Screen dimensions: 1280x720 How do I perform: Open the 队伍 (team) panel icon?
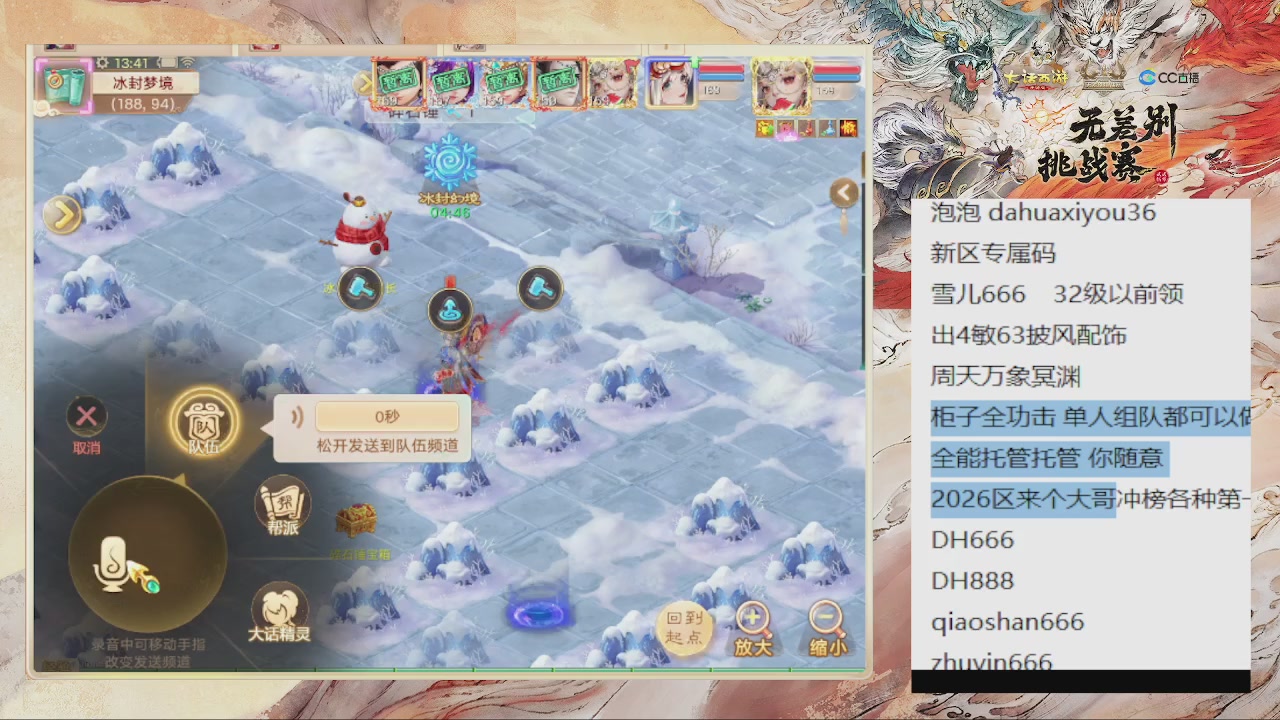point(205,425)
